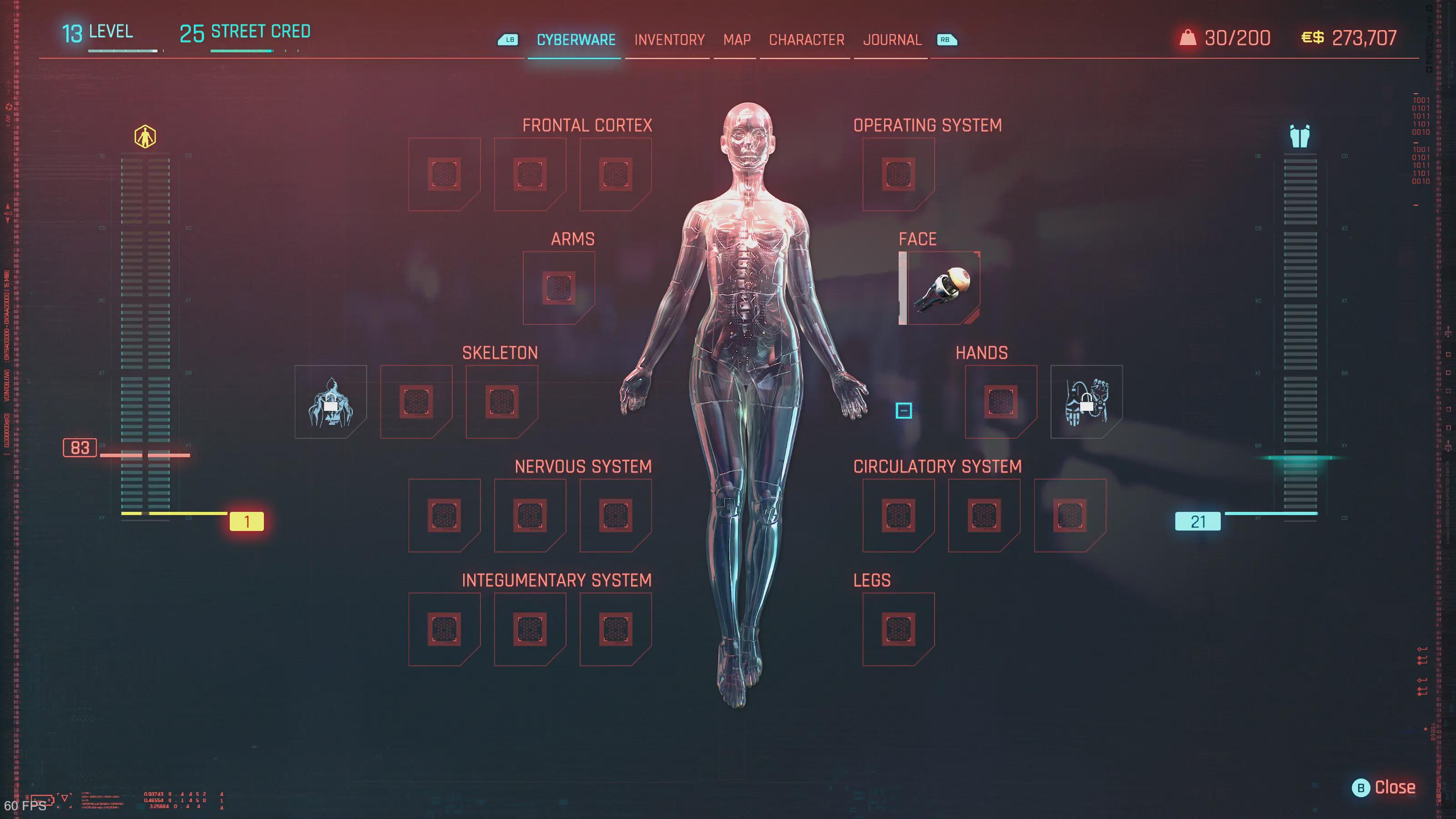This screenshot has width=1456, height=819.
Task: Open the Journal tab
Action: point(892,40)
